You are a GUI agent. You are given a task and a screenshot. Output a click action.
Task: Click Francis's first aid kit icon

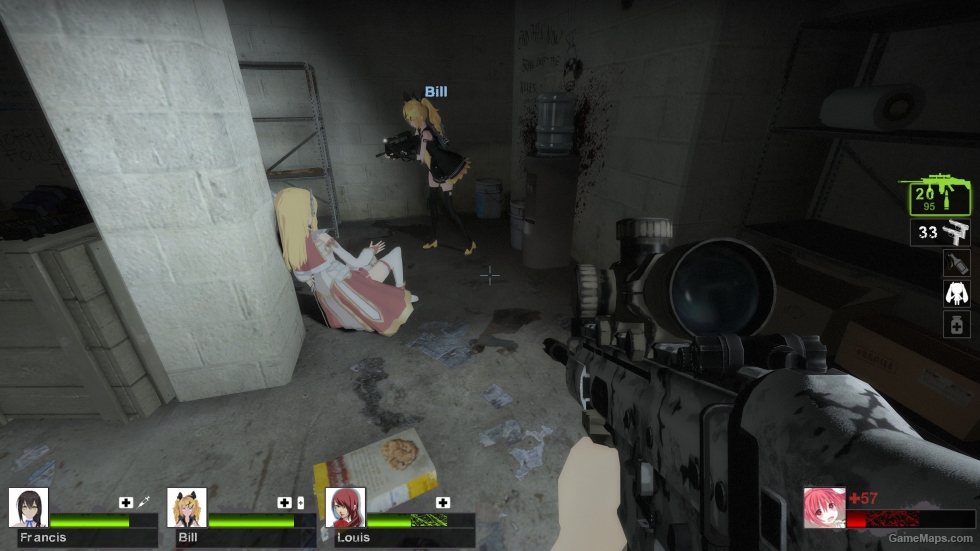126,502
